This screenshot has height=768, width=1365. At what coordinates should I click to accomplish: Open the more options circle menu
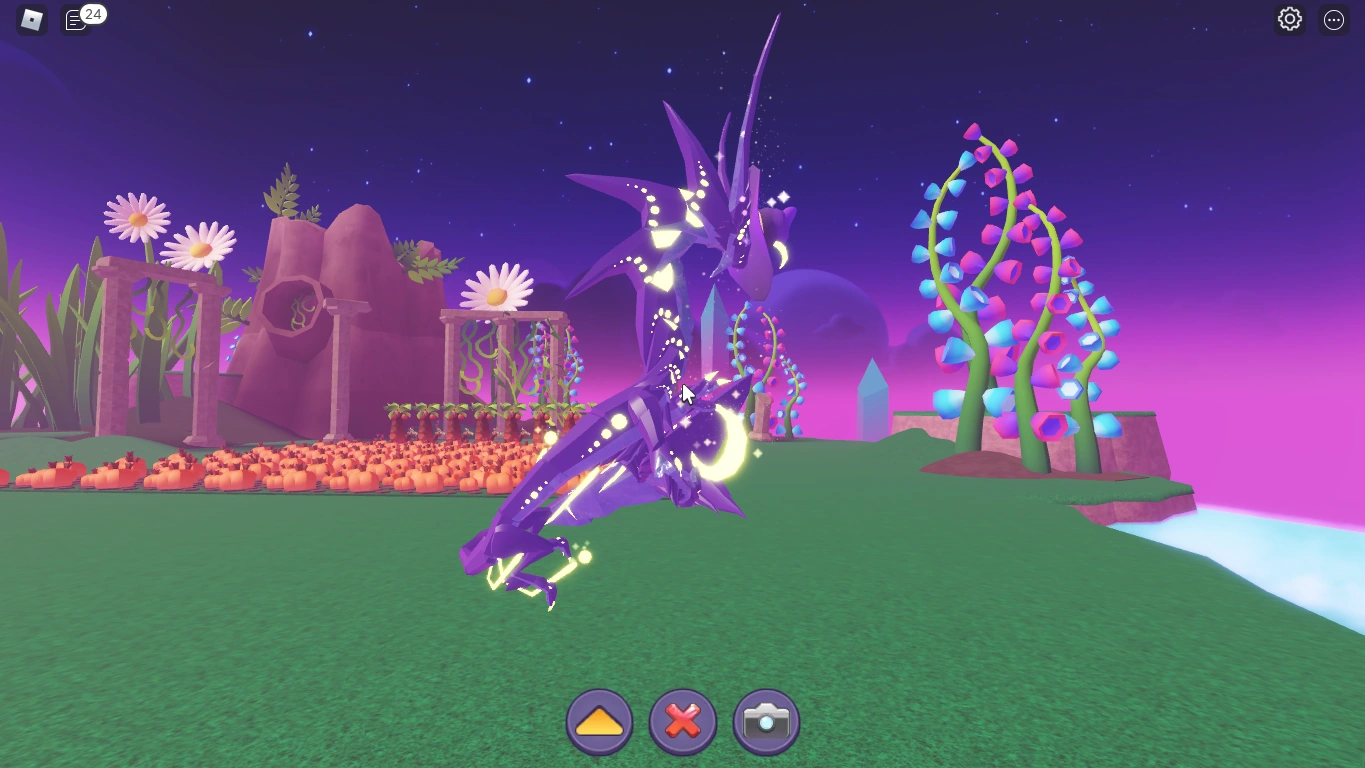point(1332,19)
